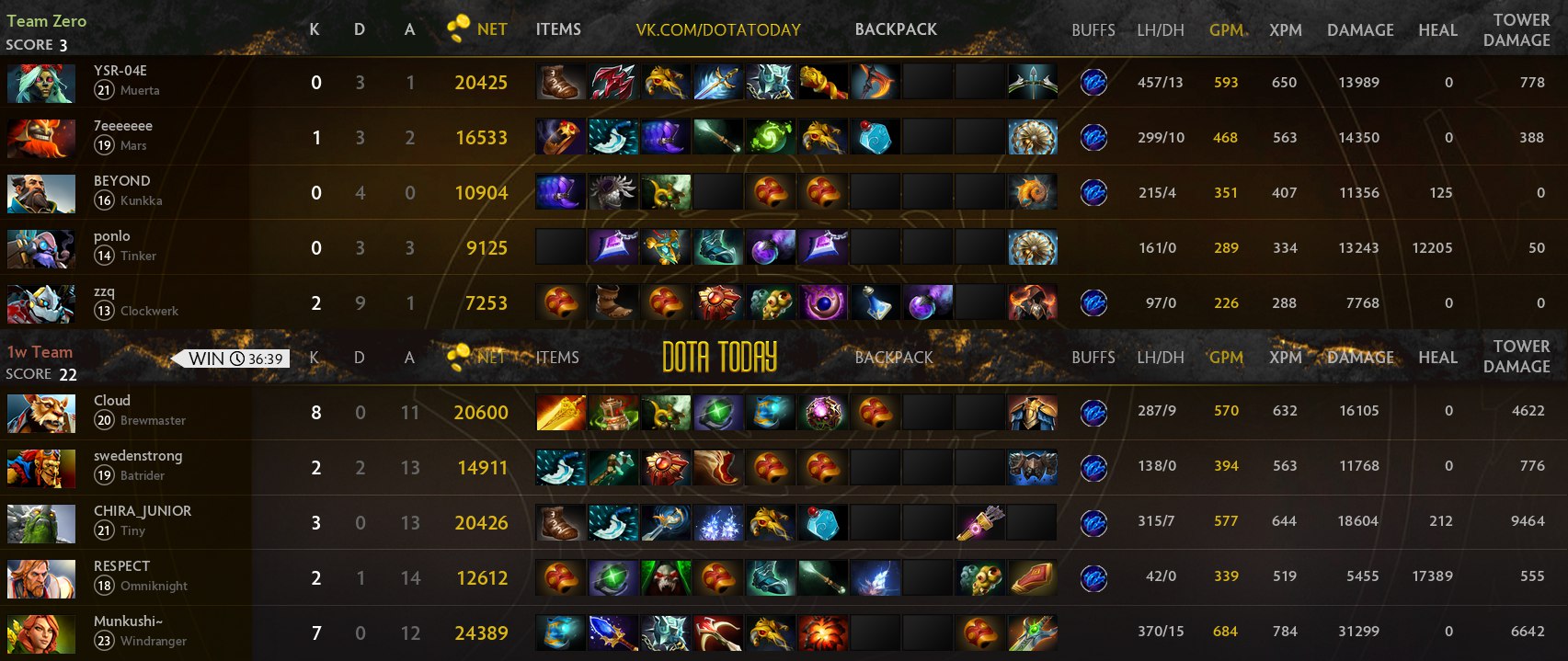
Task: Open Kunkka player BEYOND's row portrait
Action: tap(40, 193)
